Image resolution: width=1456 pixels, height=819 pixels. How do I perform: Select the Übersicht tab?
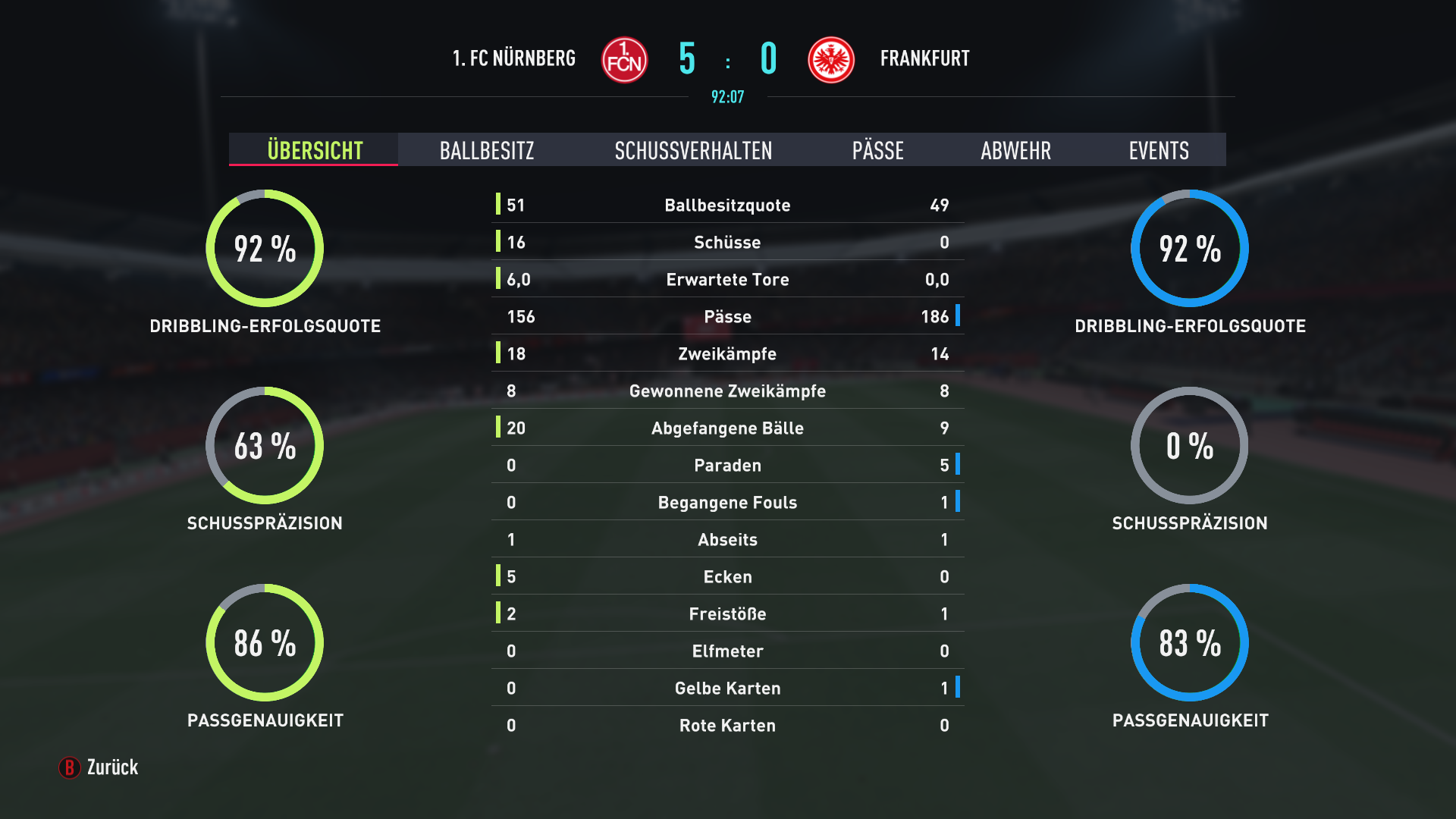coord(315,150)
